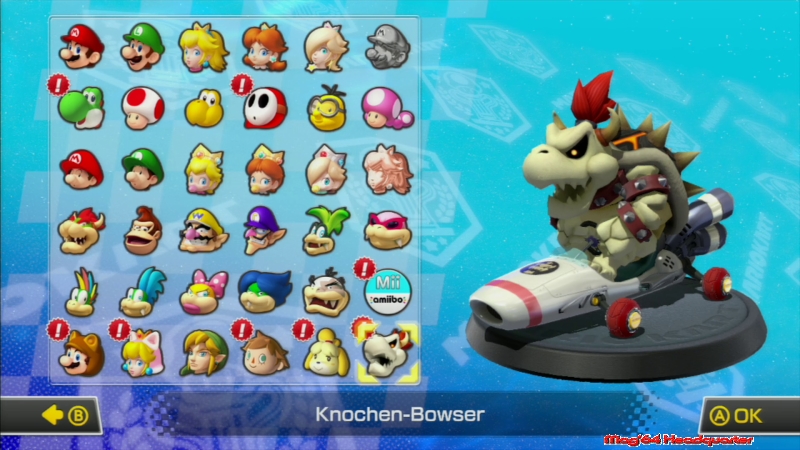
Task: Pick Rosalina from the roster
Action: (x=325, y=46)
